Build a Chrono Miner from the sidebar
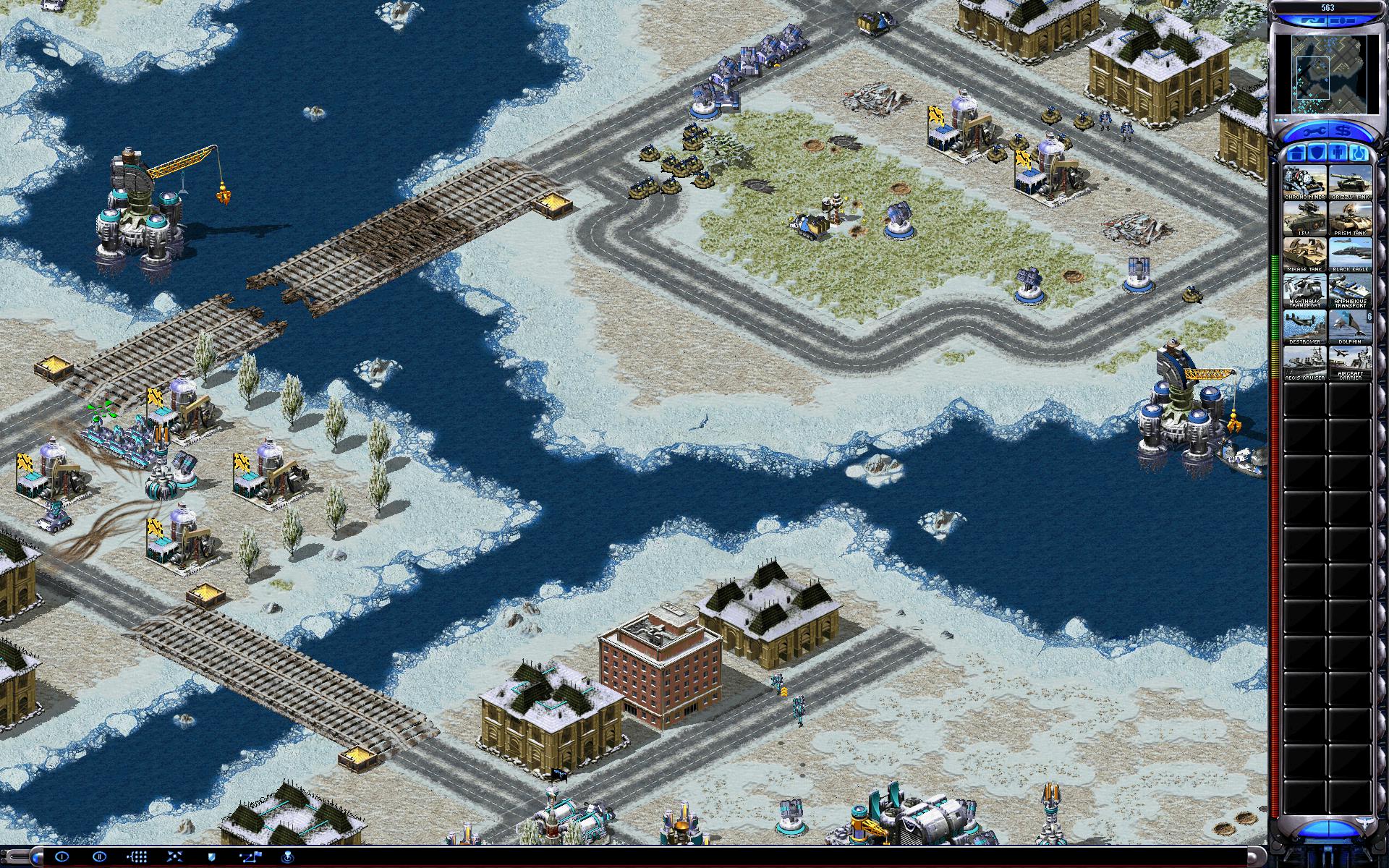Screen dimensions: 1389x868 point(1305,183)
